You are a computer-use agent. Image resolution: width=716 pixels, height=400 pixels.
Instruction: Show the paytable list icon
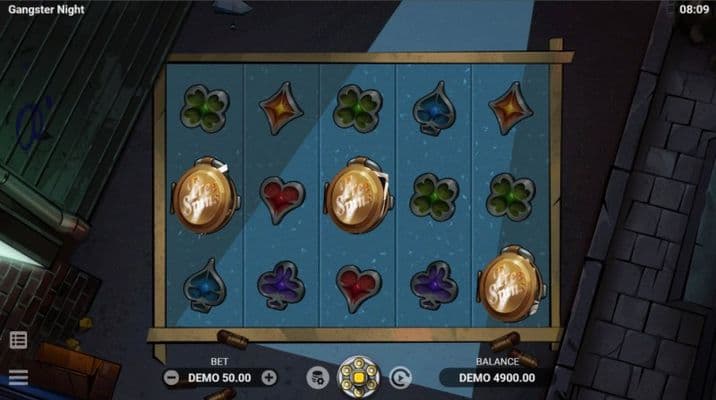[x=18, y=340]
